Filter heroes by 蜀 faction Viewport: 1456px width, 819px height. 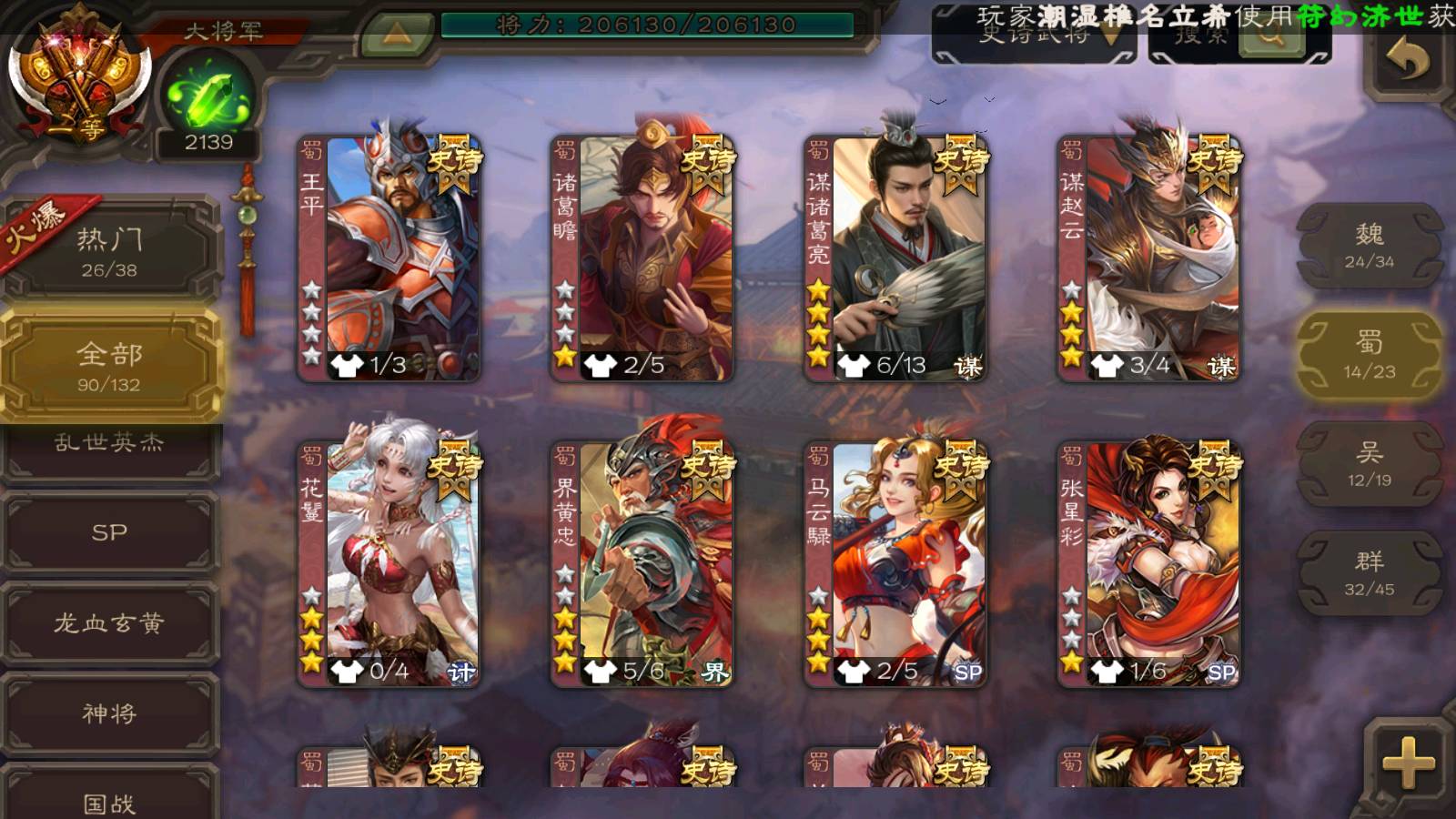pyautogui.click(x=1369, y=355)
